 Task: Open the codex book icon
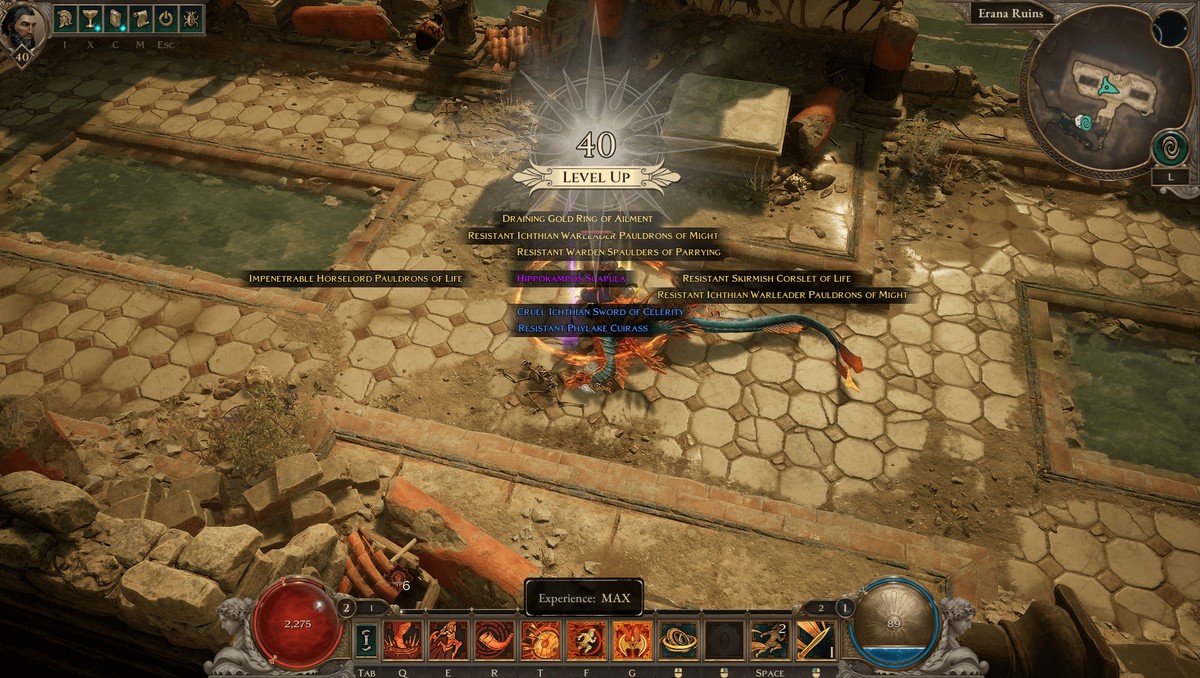(x=115, y=18)
